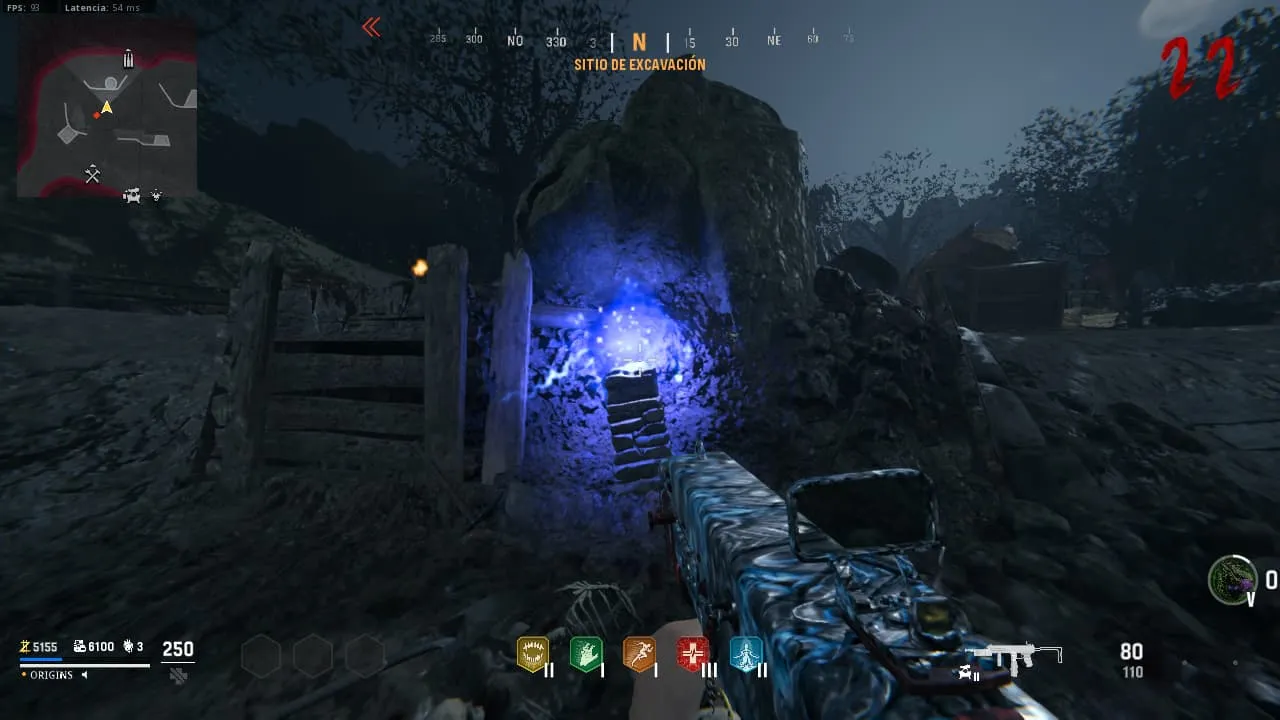Select the yellow toothed-maw perk icon
Screen dimensions: 1280x720
[x=532, y=654]
